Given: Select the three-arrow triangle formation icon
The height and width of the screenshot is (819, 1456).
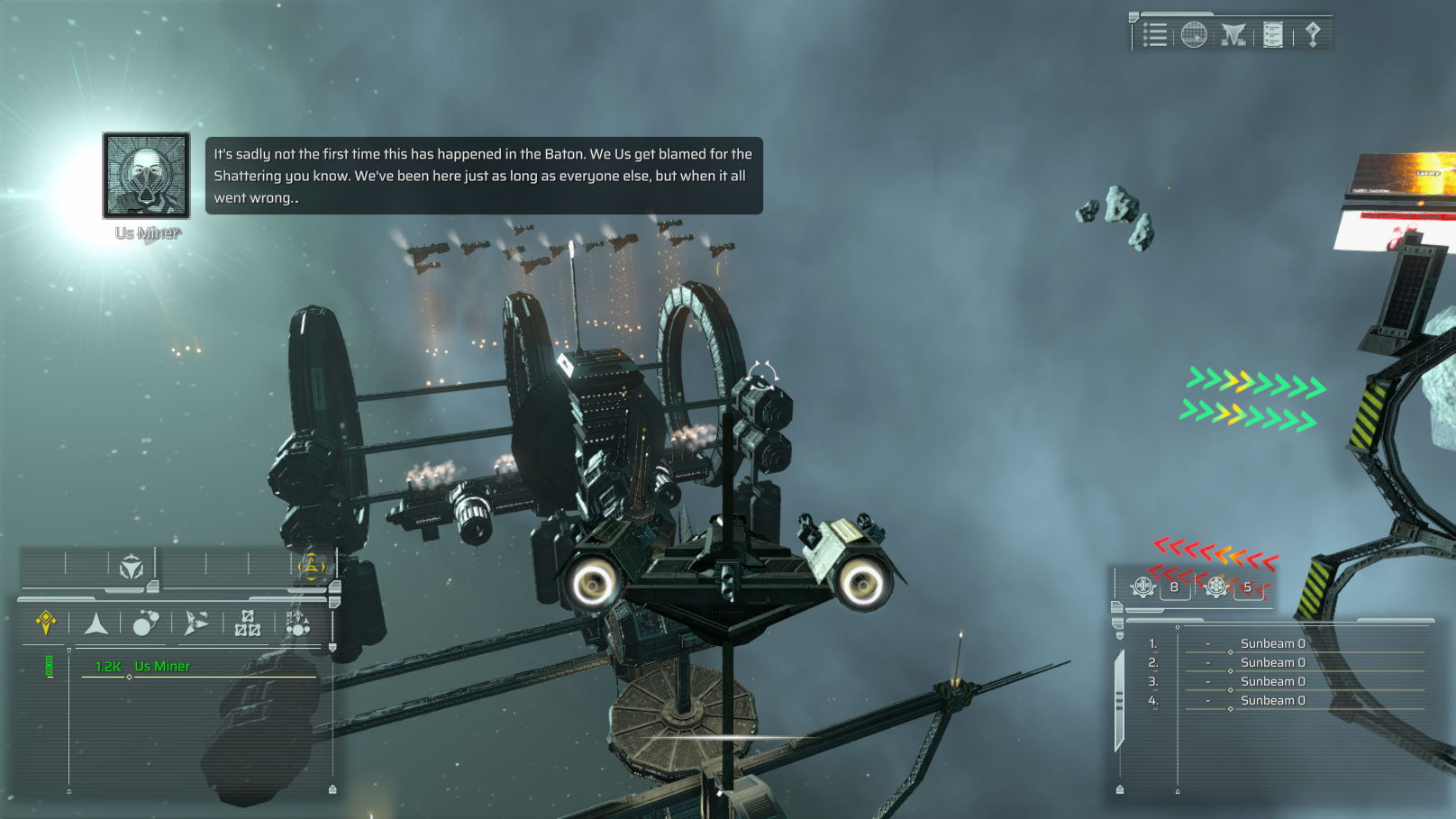Looking at the screenshot, I should (x=132, y=567).
